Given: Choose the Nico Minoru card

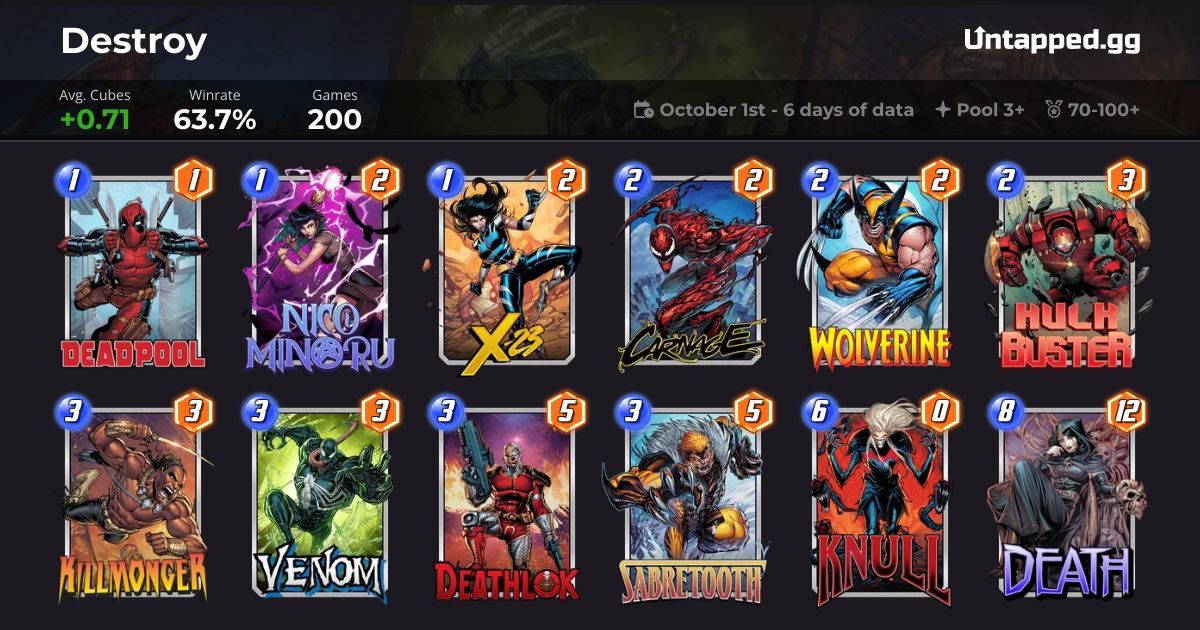Looking at the screenshot, I should click(318, 268).
